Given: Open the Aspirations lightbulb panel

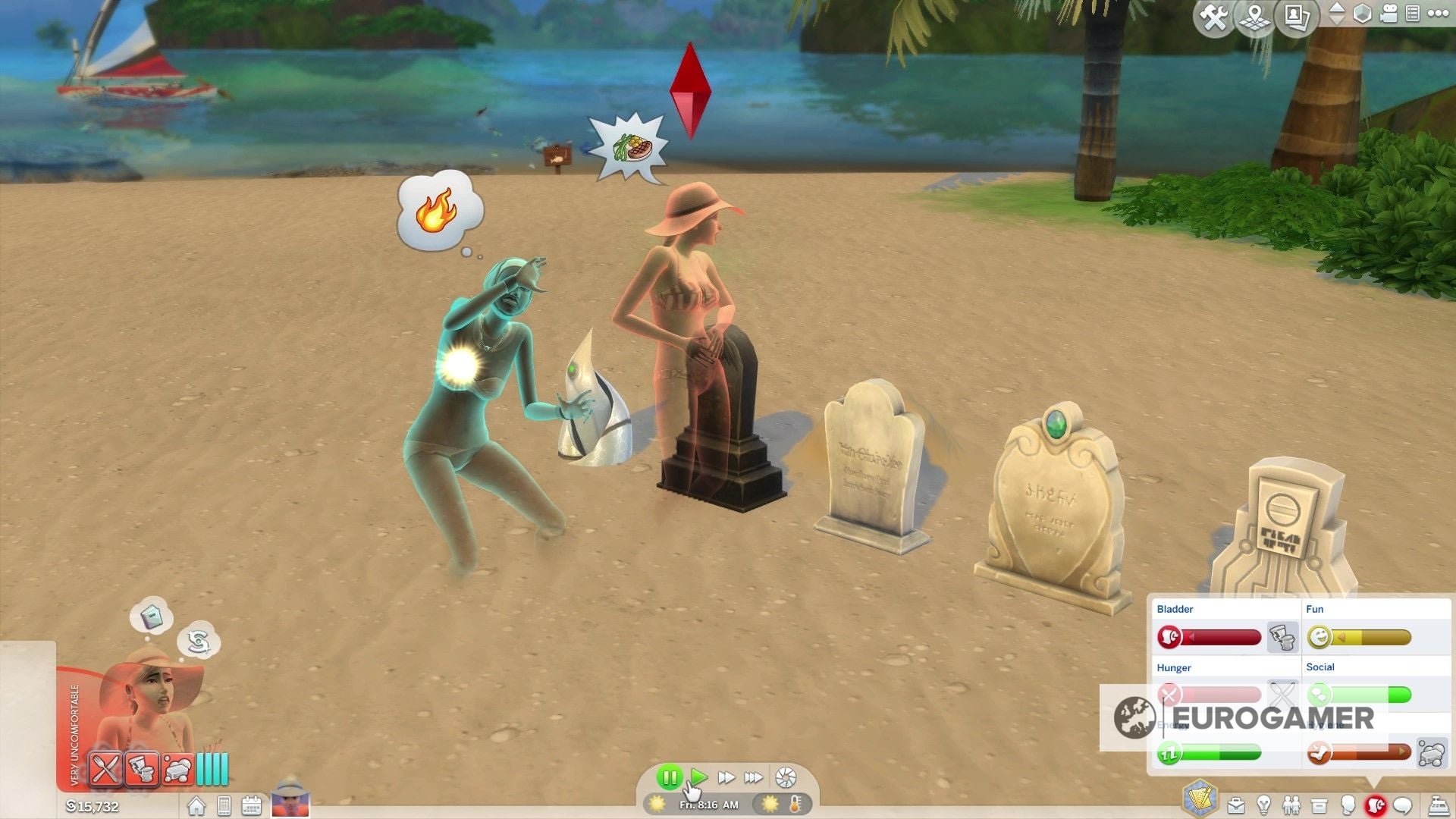Looking at the screenshot, I should click(x=1265, y=805).
